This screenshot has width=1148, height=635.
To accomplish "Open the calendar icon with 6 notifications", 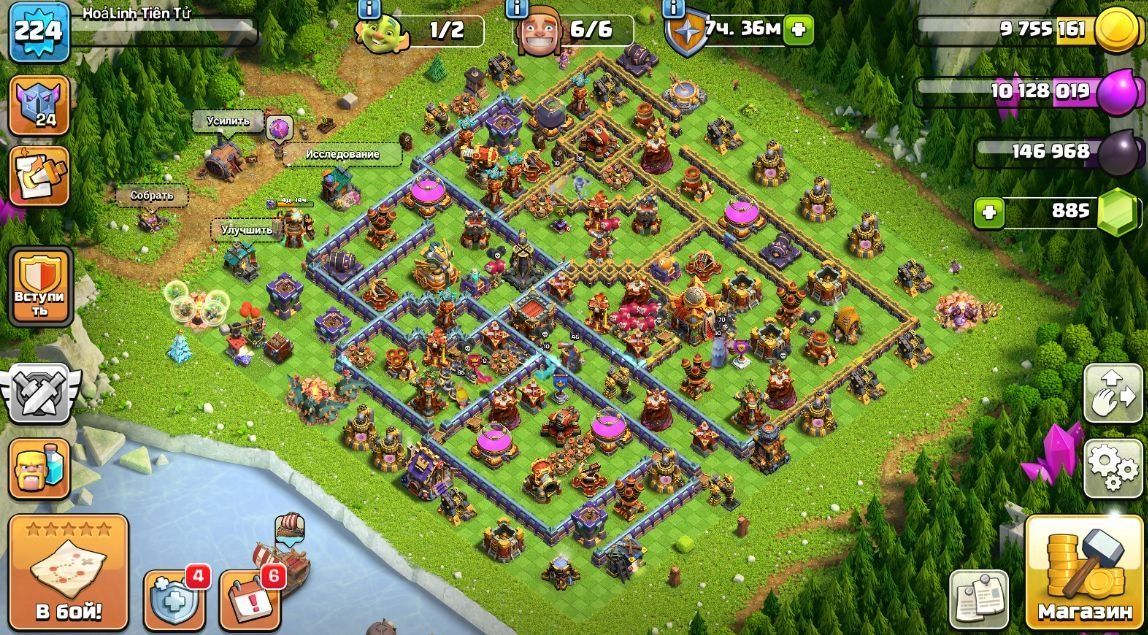I will pyautogui.click(x=249, y=599).
